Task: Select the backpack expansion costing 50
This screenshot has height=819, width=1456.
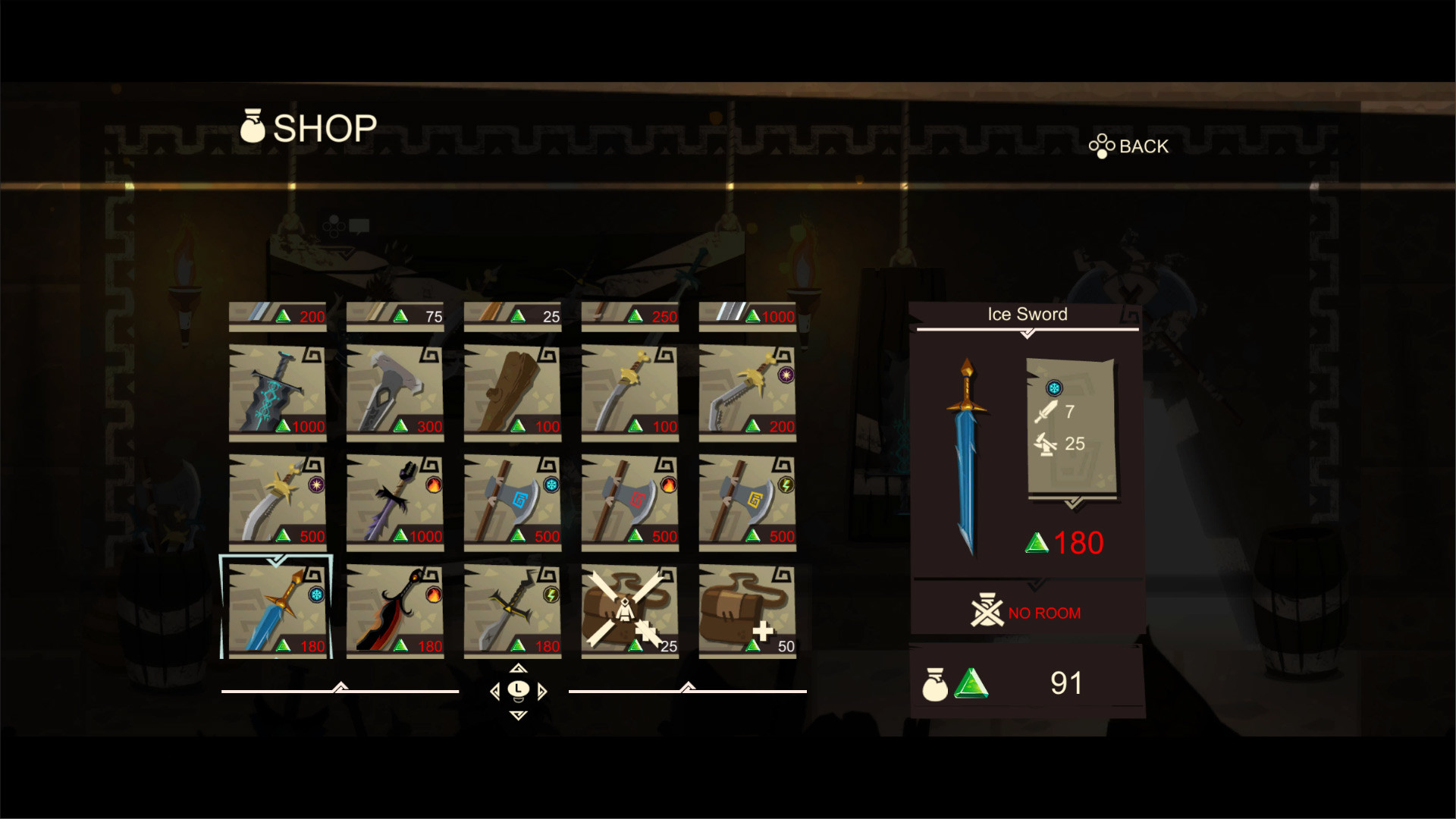Action: point(747,607)
